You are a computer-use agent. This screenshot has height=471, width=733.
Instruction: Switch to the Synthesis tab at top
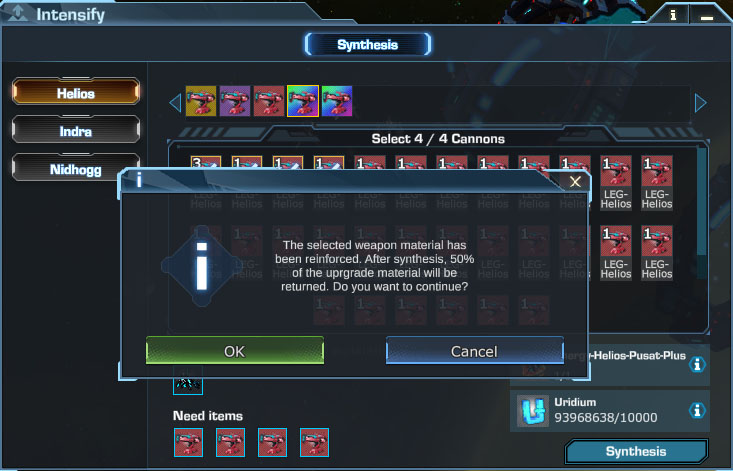[x=367, y=44]
